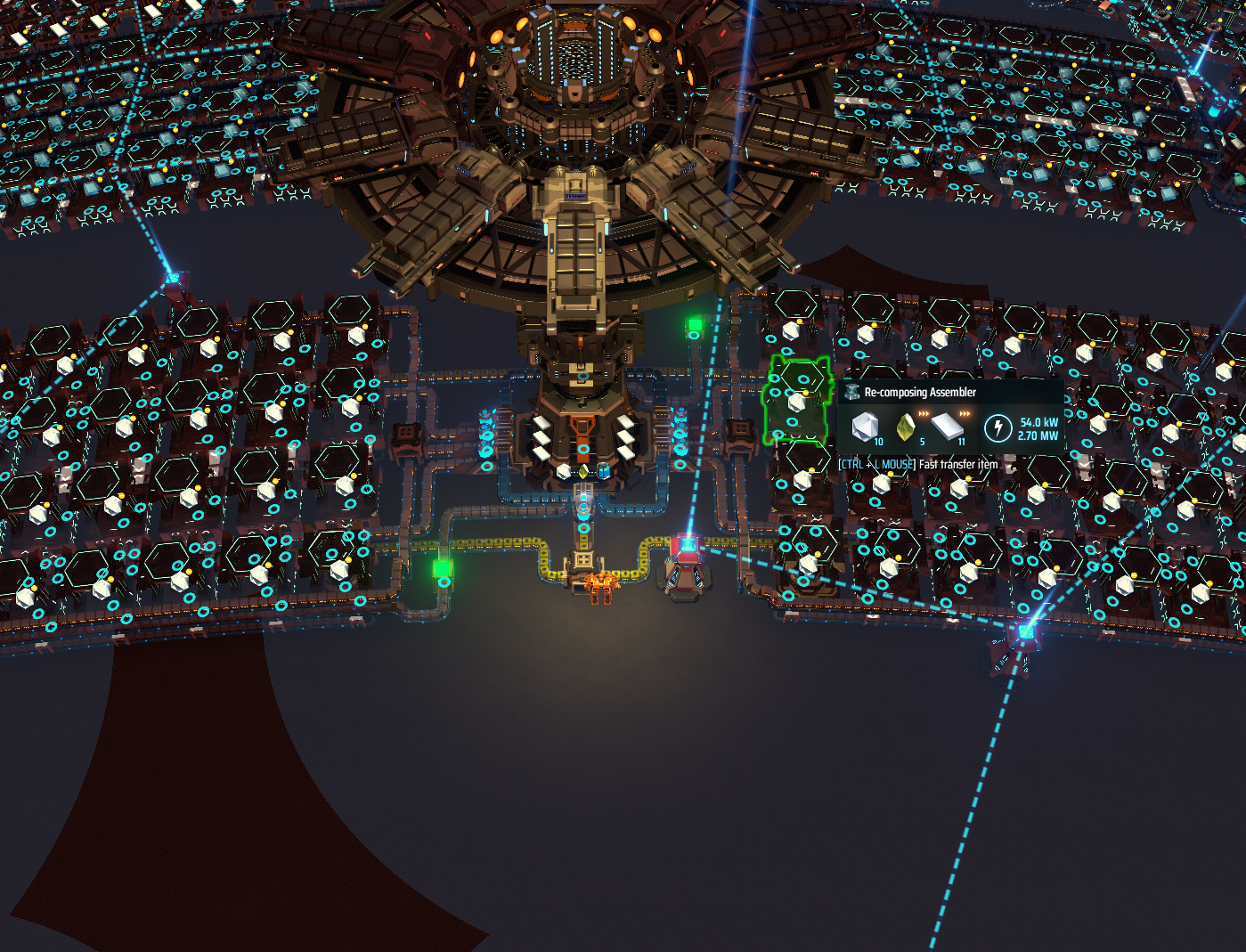1246x952 pixels.
Task: Select the red turret beside the yellow conveyor
Action: (685, 557)
